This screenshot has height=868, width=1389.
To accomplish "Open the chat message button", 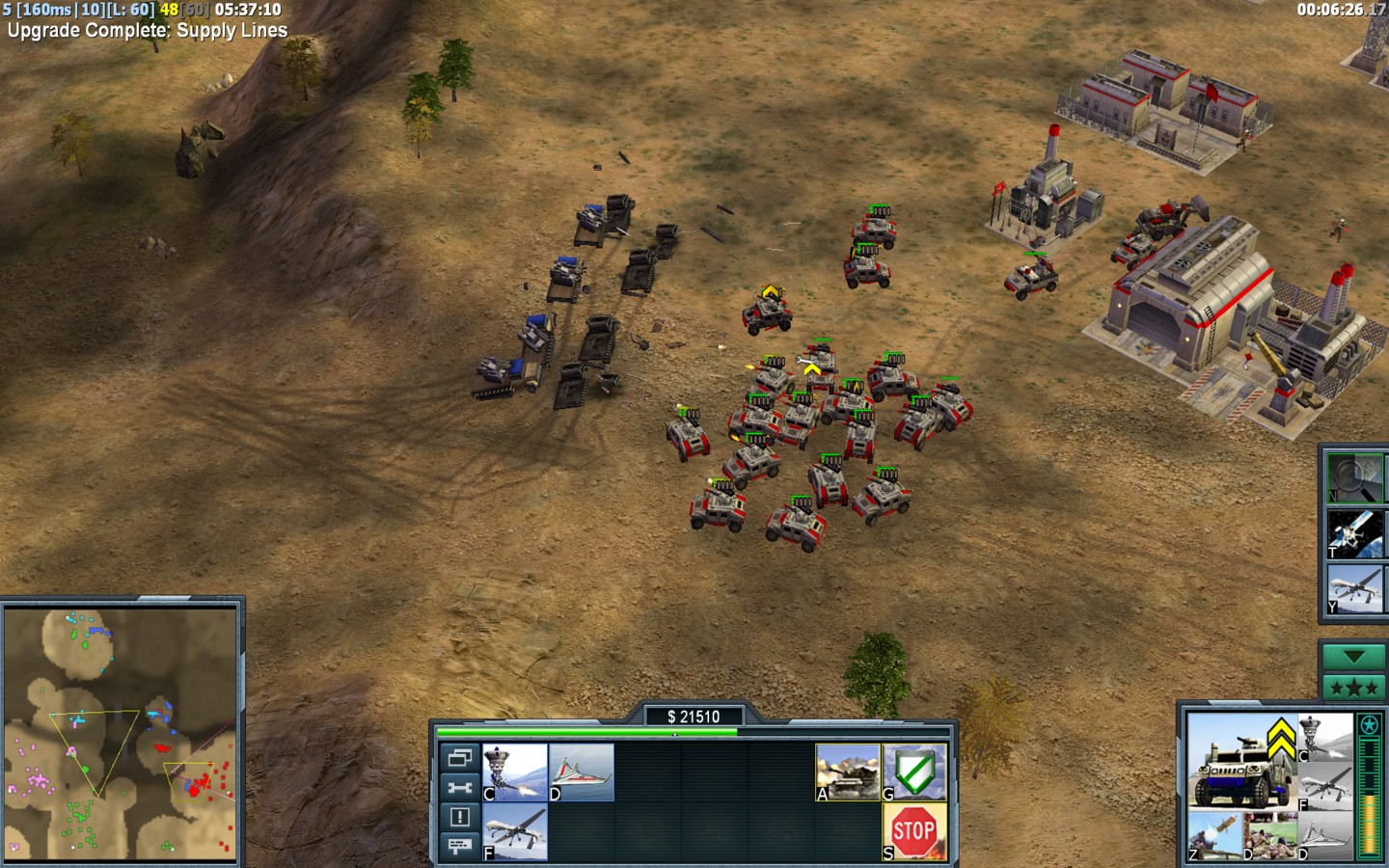I will [x=459, y=846].
